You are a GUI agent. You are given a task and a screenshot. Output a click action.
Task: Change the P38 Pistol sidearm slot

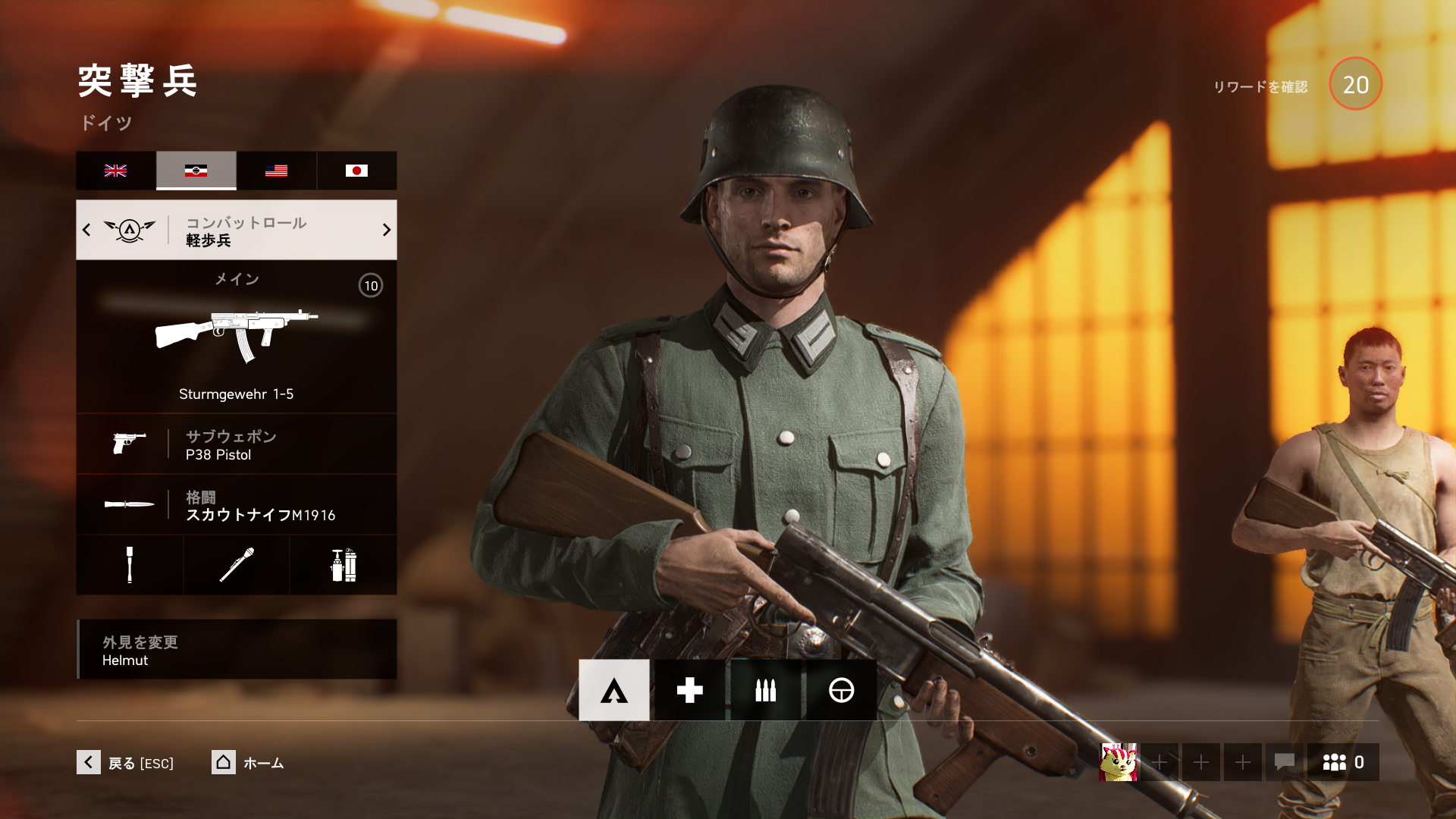point(236,444)
